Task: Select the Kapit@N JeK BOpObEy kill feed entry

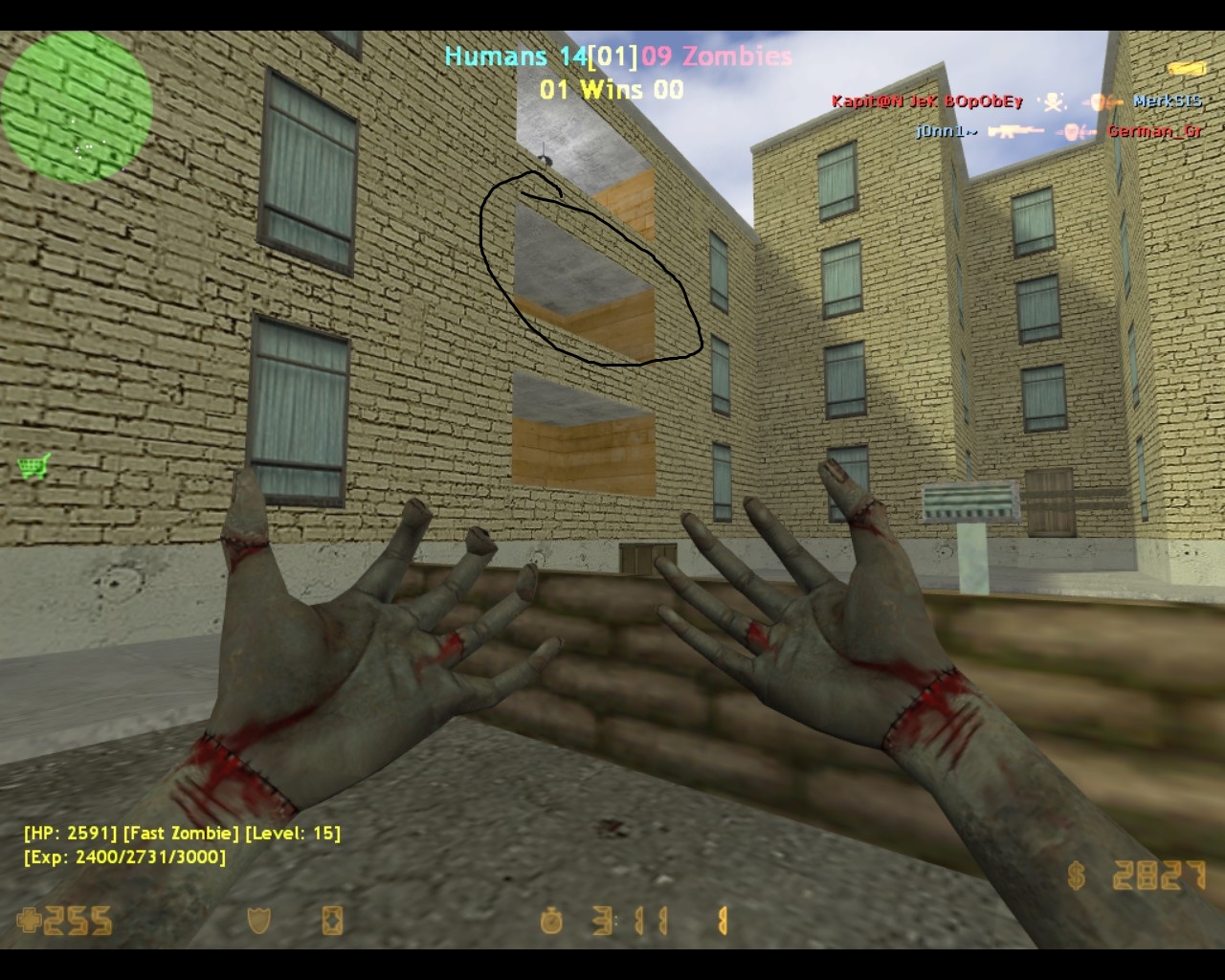Action: point(926,101)
